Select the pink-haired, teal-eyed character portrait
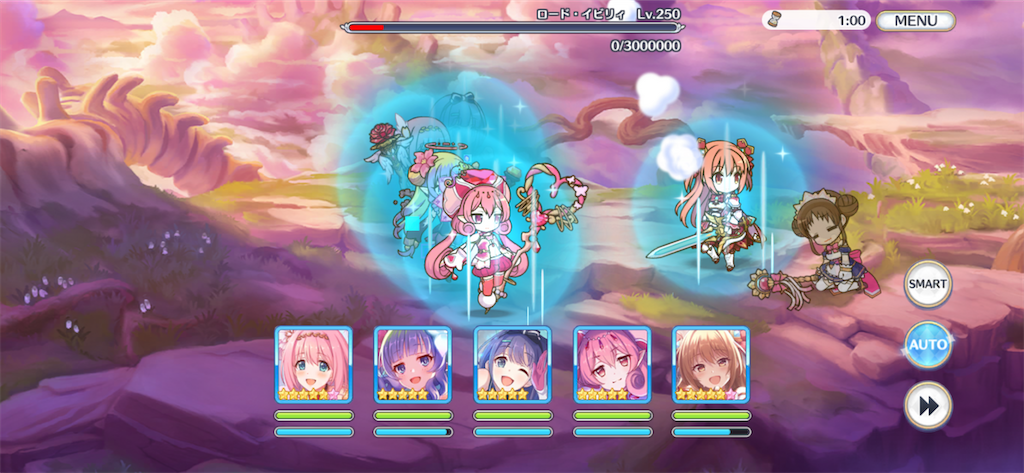 click(x=313, y=365)
